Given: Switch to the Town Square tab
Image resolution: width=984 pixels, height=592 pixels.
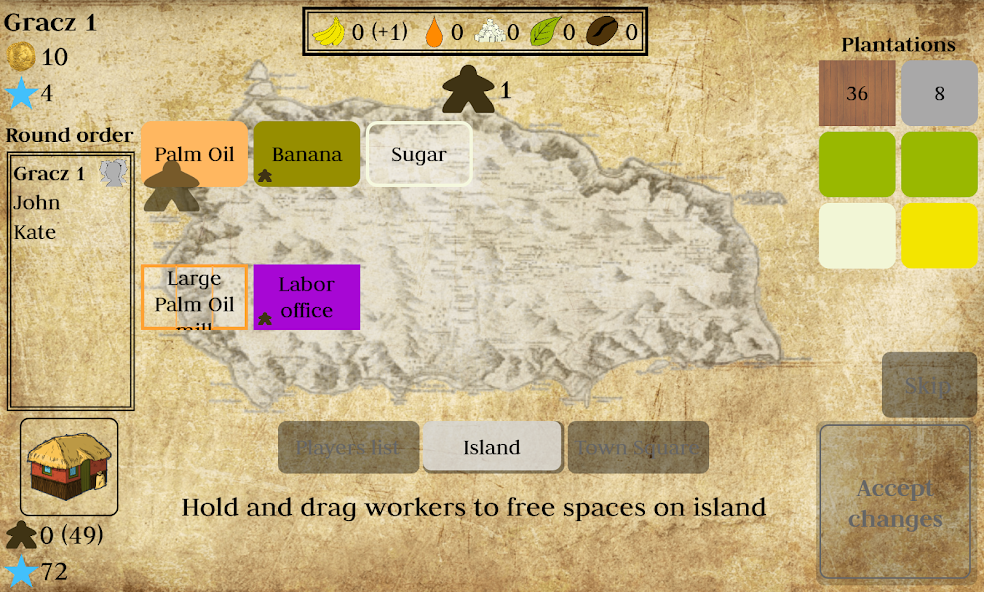Looking at the screenshot, I should click(638, 447).
